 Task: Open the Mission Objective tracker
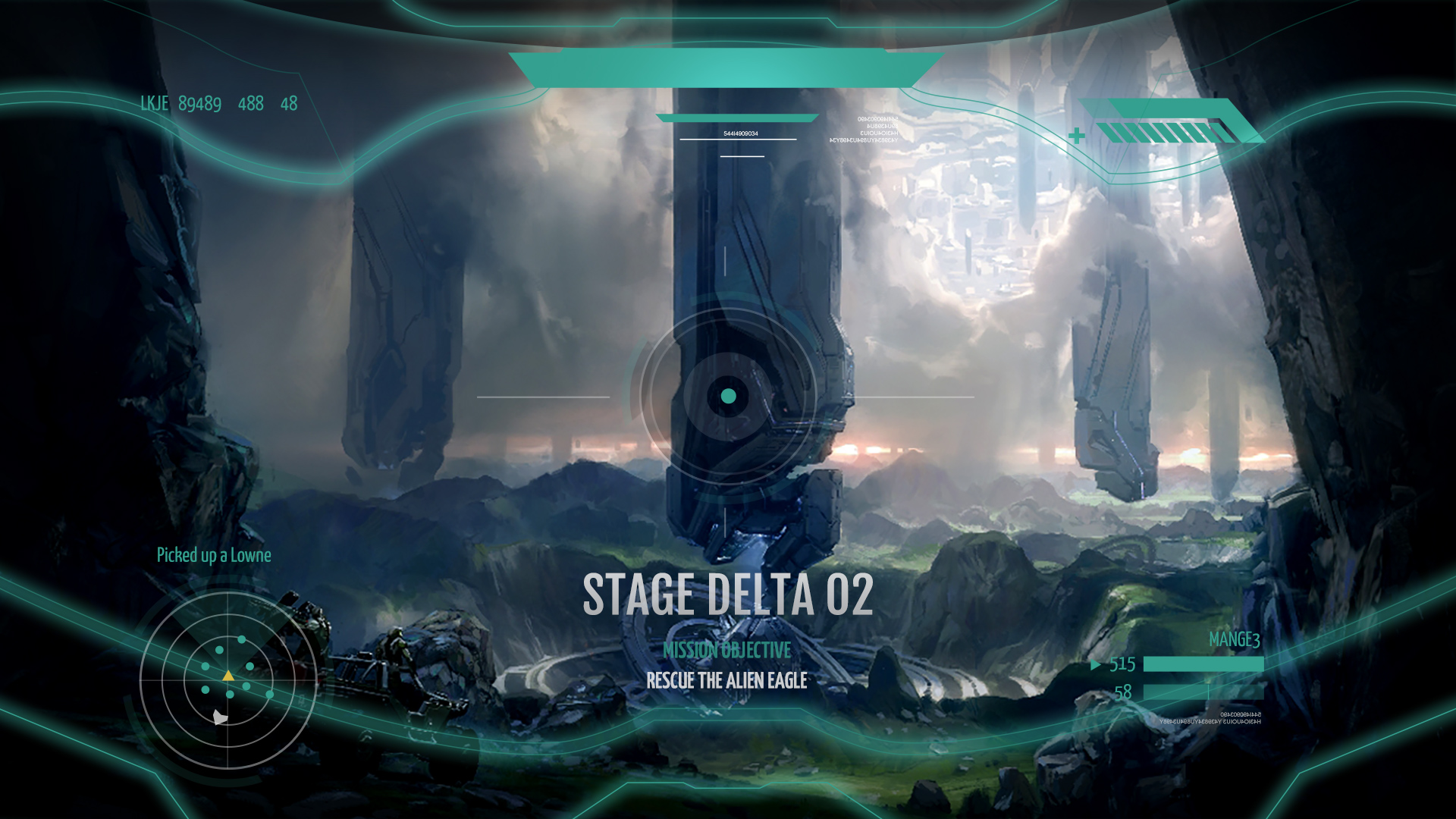(x=726, y=651)
